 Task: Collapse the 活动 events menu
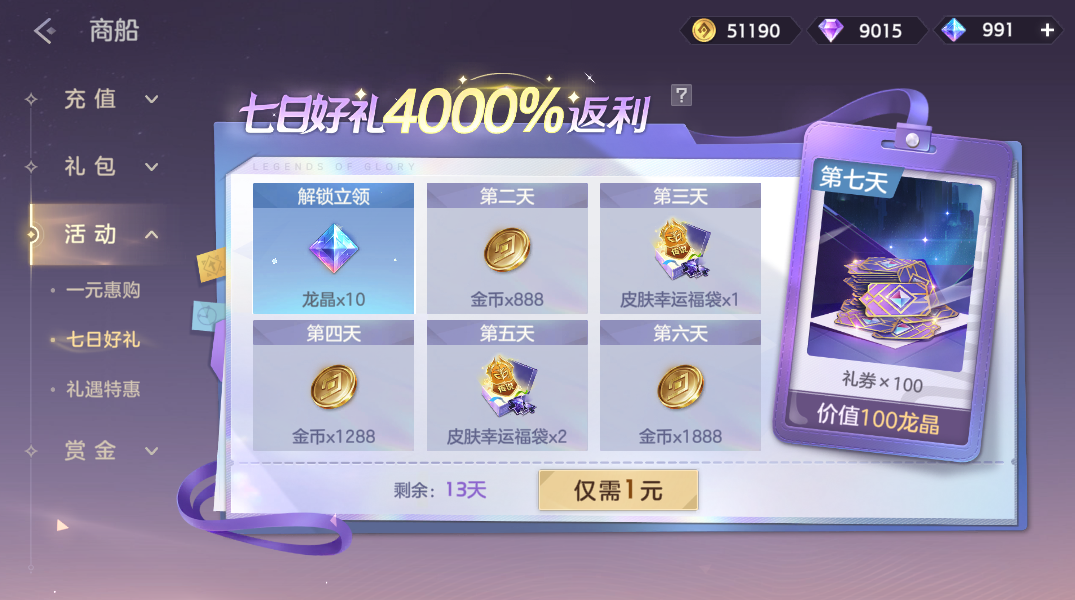tap(105, 234)
